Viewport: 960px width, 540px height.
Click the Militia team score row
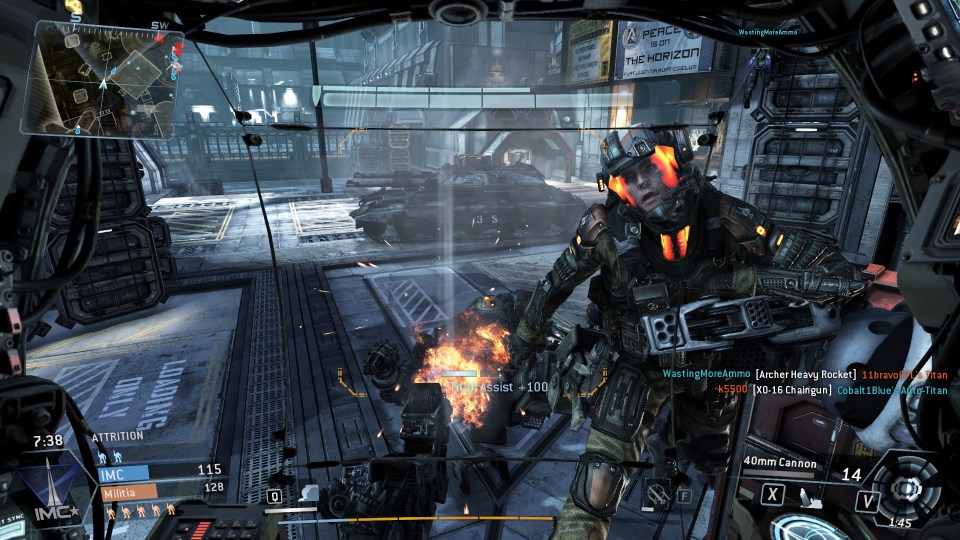pyautogui.click(x=160, y=490)
